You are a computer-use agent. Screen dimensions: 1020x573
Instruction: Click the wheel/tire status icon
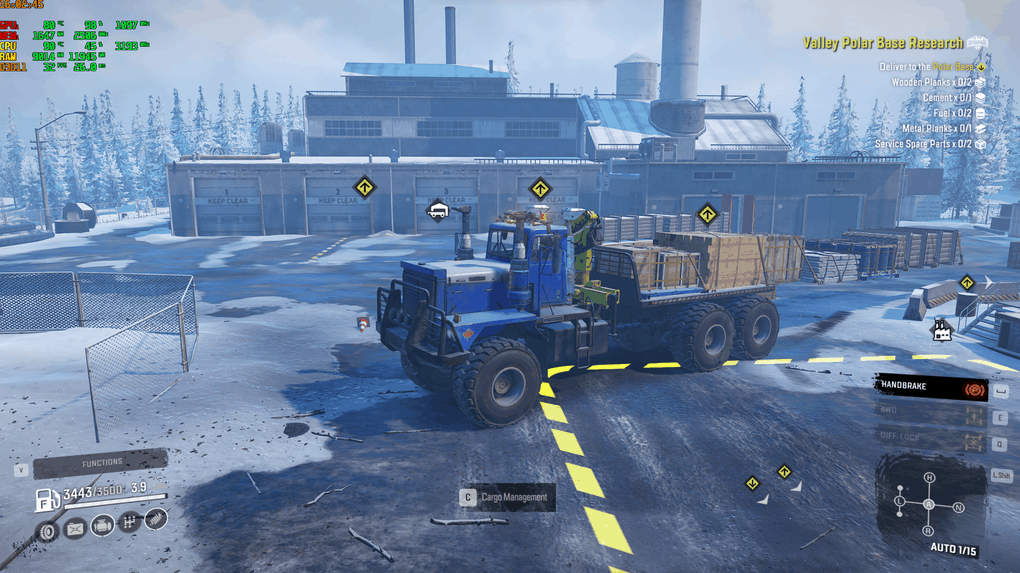pyautogui.click(x=48, y=530)
